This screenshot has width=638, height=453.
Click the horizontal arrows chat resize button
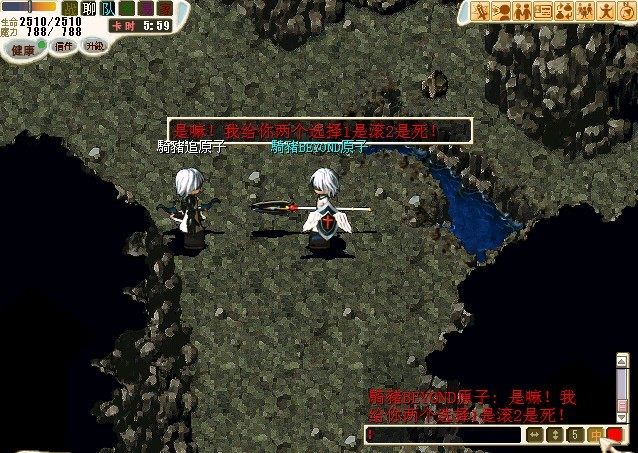[535, 435]
